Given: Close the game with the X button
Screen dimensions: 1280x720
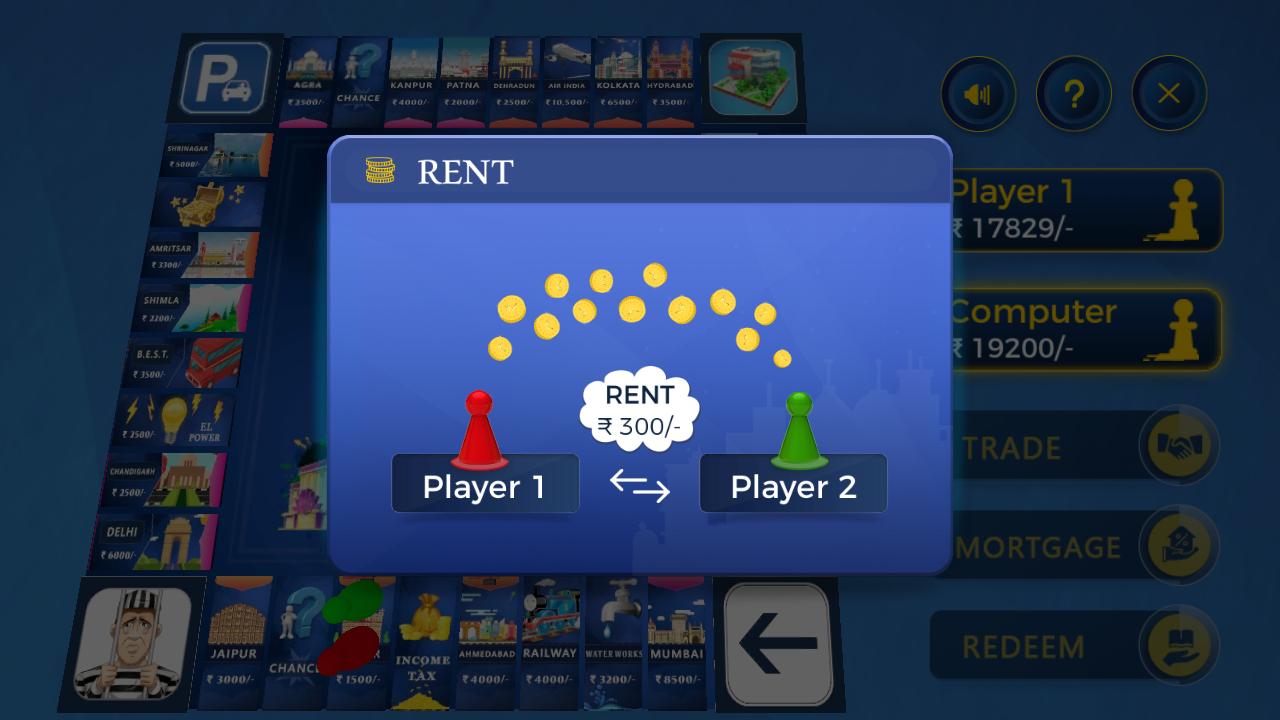Looking at the screenshot, I should click(x=1168, y=94).
